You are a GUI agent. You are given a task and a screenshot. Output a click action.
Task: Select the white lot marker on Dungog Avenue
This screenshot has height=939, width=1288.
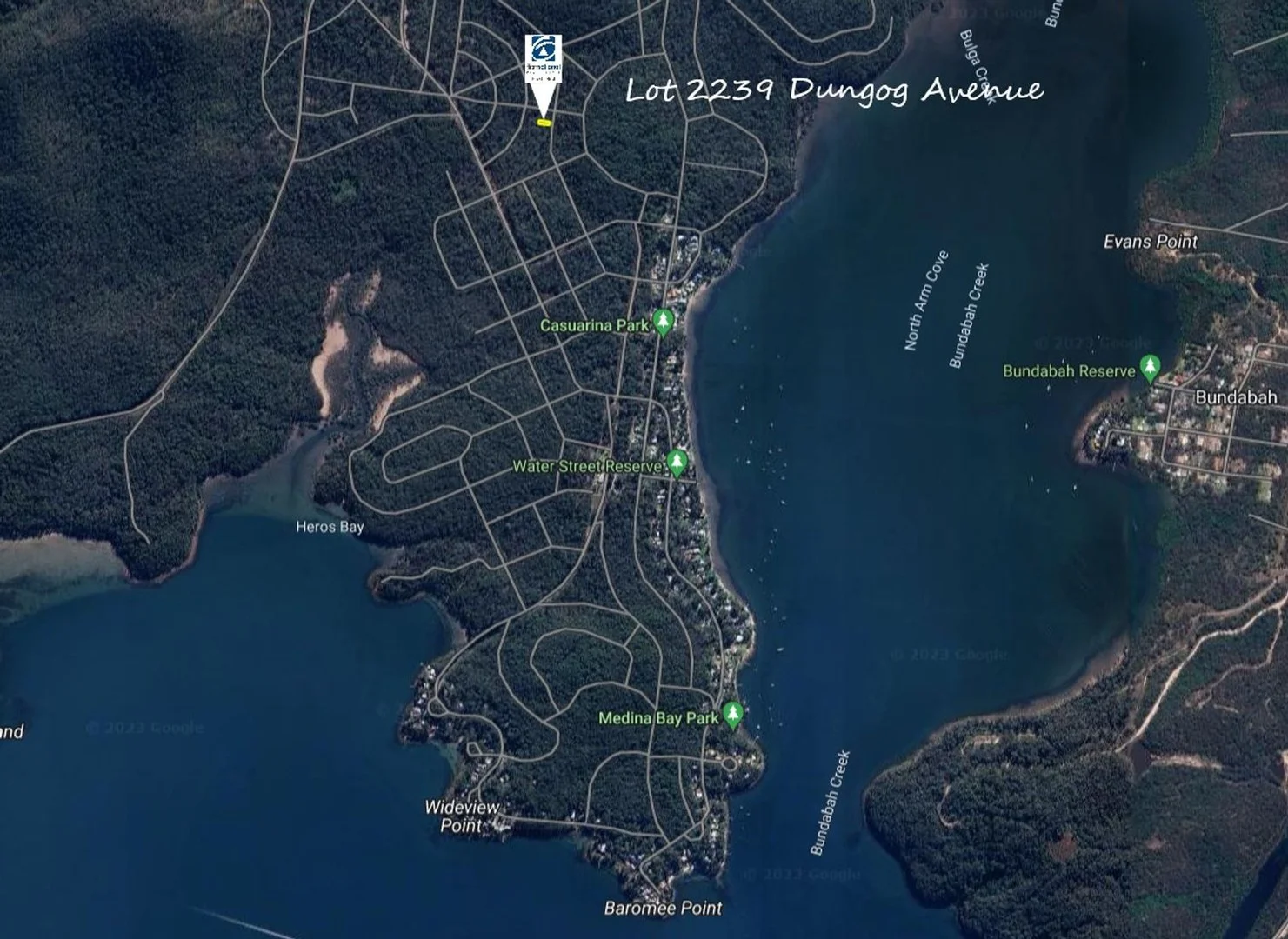click(544, 71)
